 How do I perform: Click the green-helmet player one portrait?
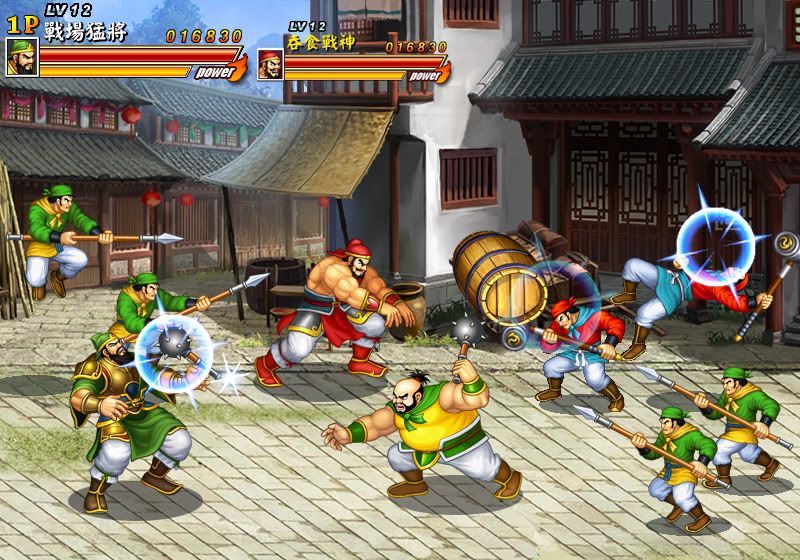[x=21, y=58]
